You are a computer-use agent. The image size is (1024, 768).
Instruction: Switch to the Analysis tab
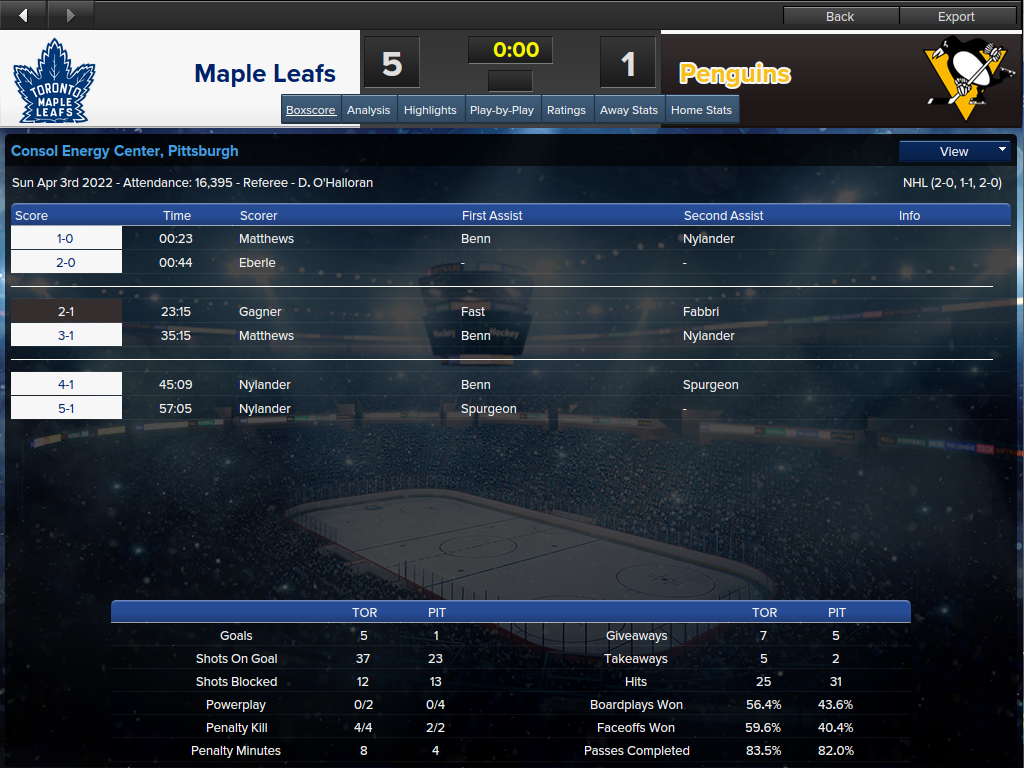[x=368, y=110]
